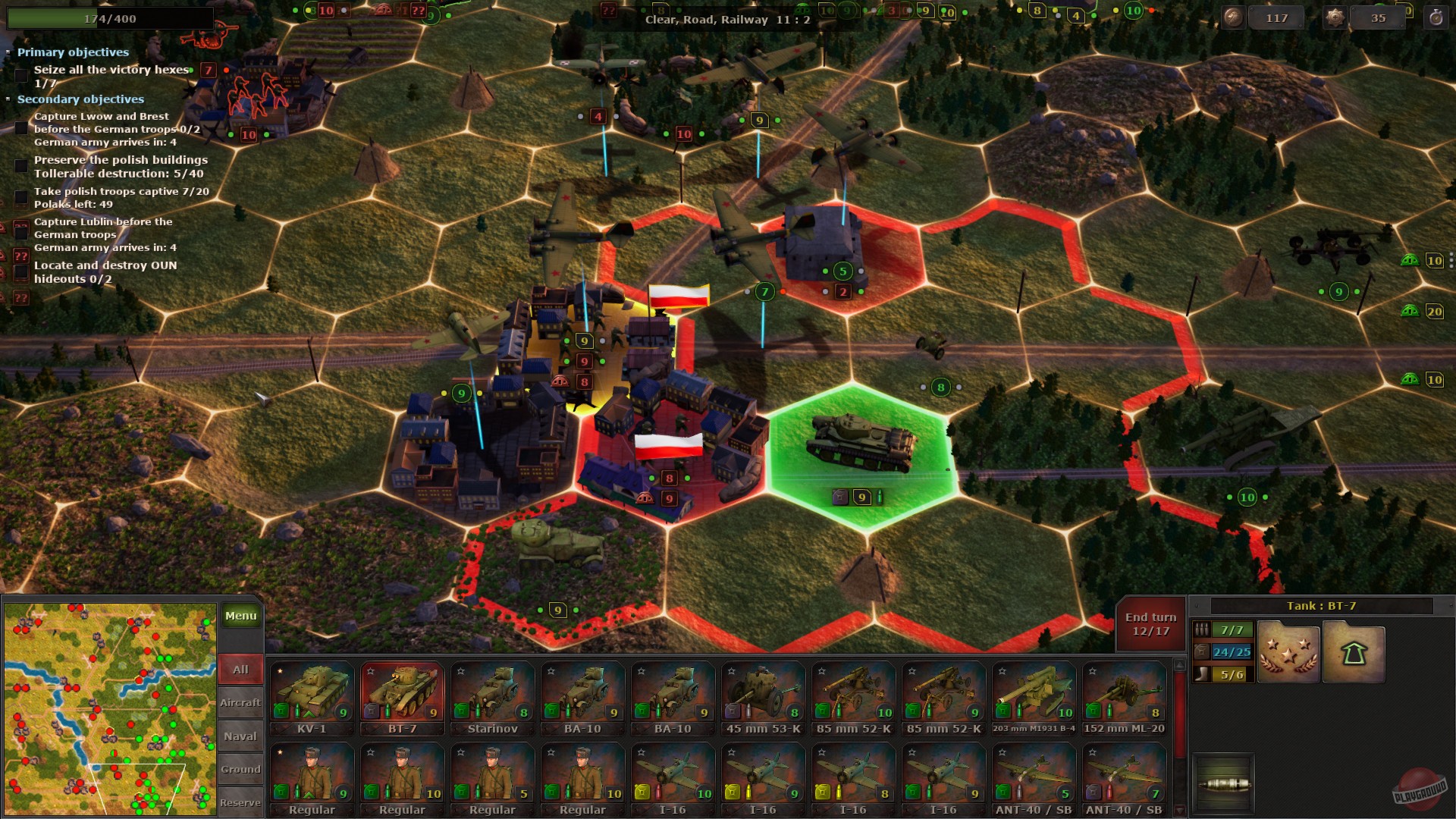Open the game Menu button
The width and height of the screenshot is (1456, 819).
240,616
